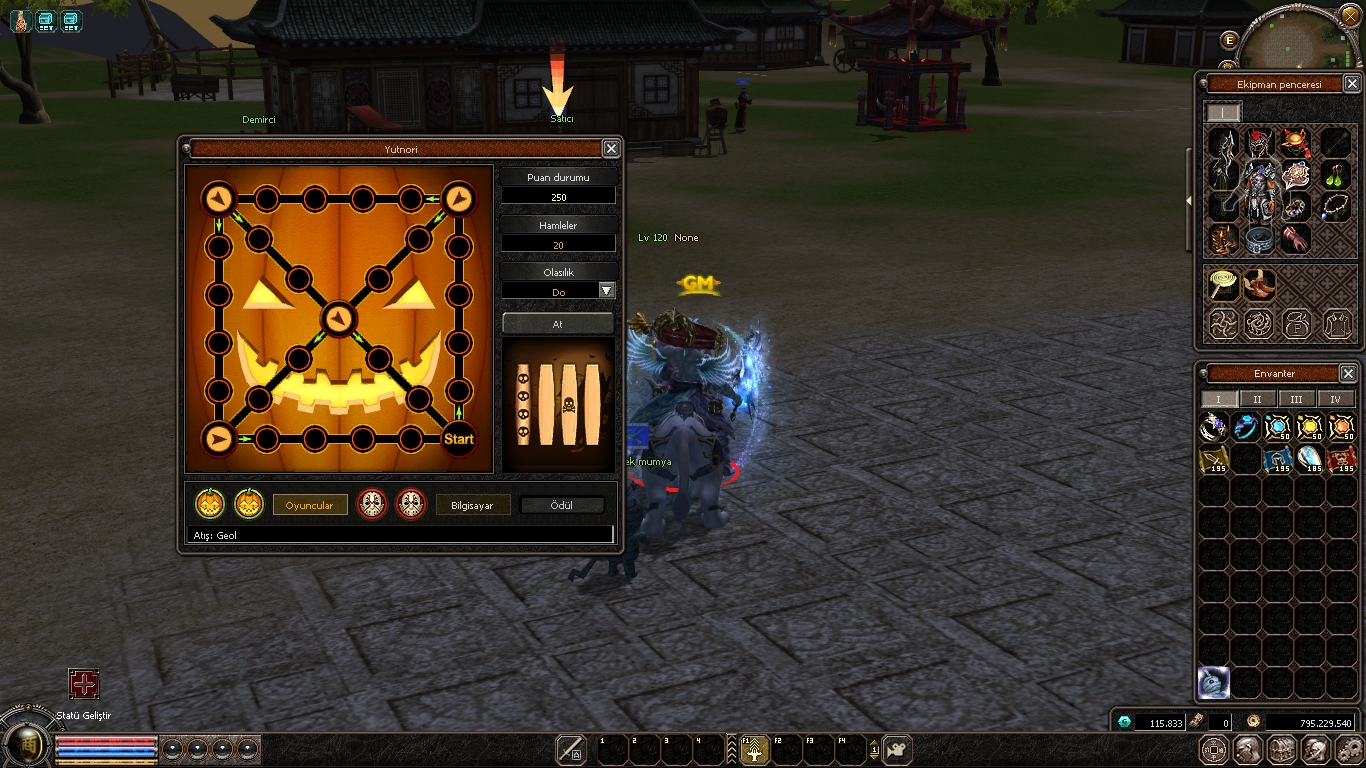Close the Yutnori window

click(611, 149)
